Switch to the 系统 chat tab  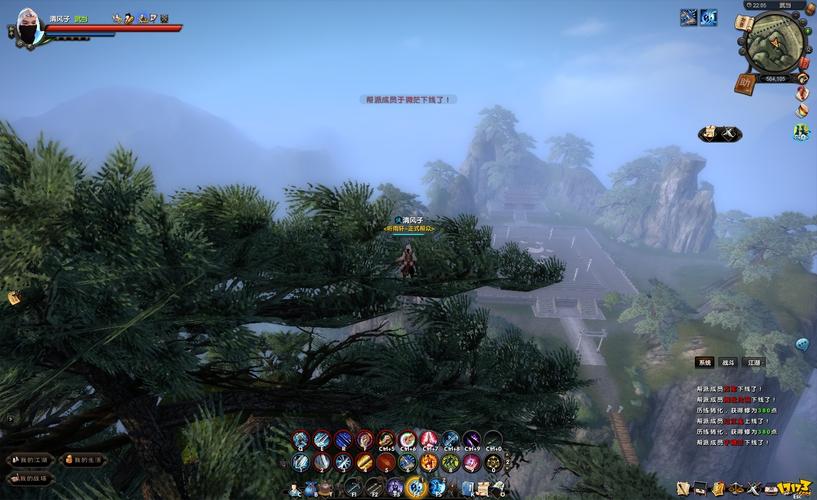point(704,362)
